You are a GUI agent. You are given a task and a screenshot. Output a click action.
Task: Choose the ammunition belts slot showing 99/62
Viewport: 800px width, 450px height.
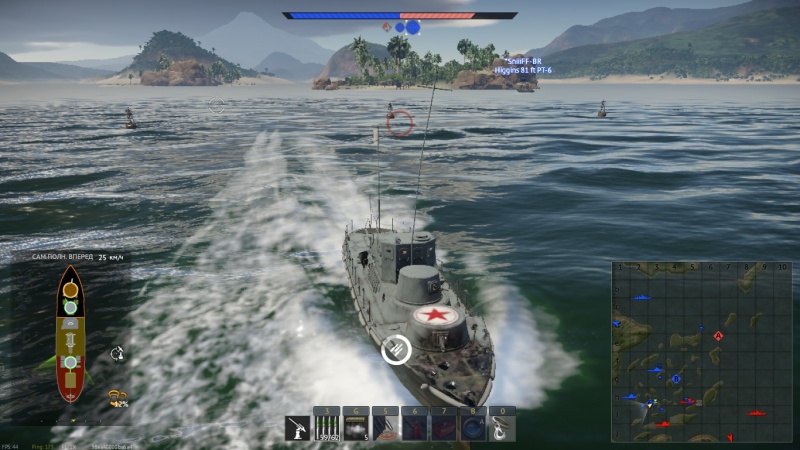(x=327, y=428)
